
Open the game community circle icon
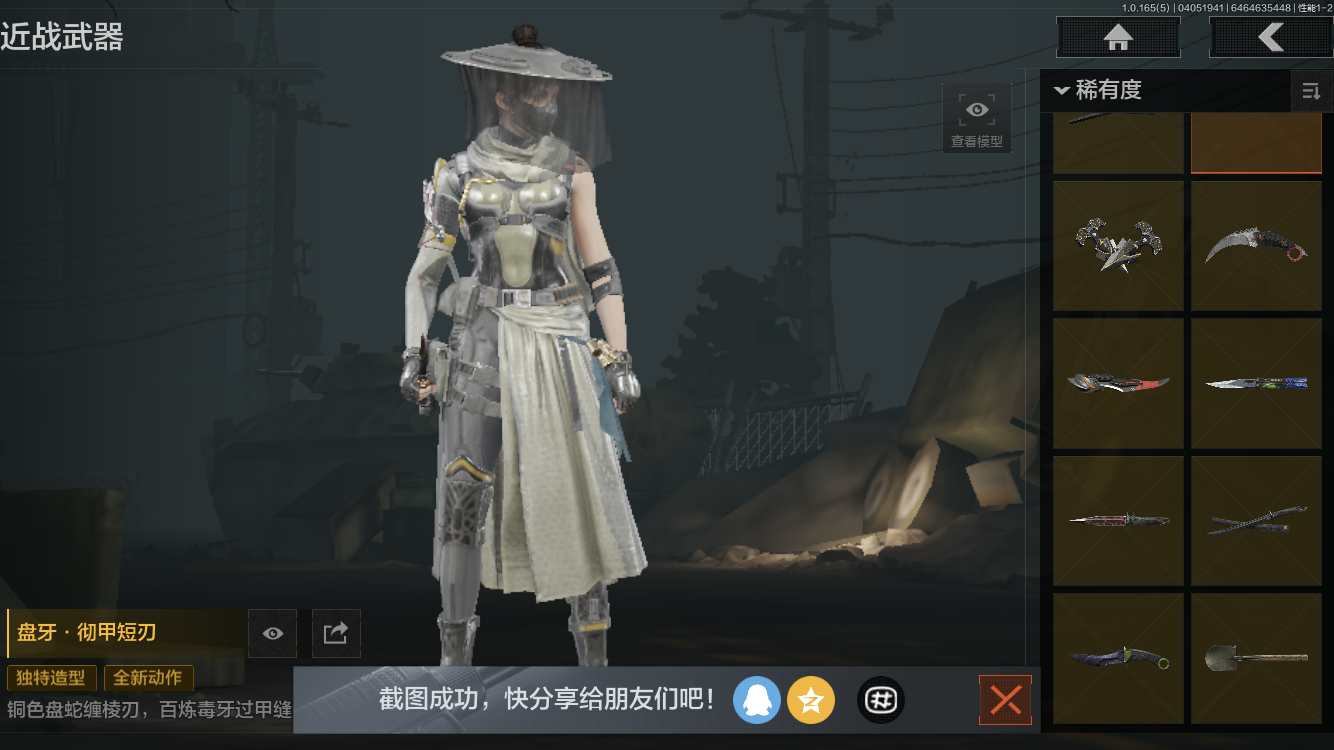879,700
